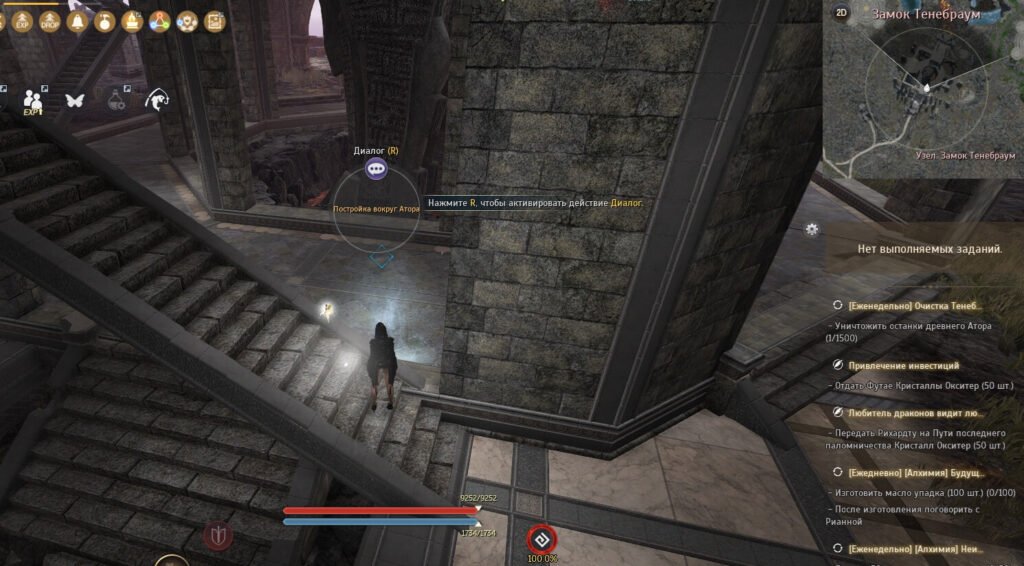
Task: Click the white butterfly icon
Action: (x=74, y=100)
